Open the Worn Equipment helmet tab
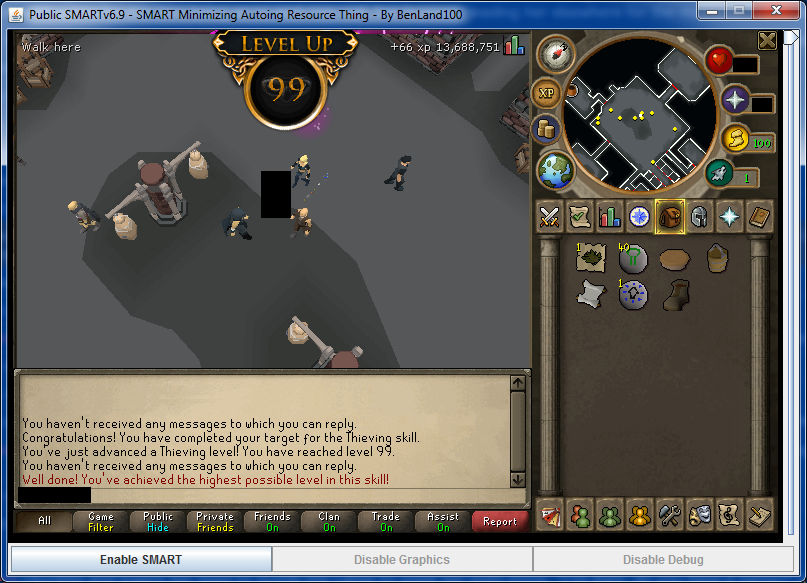Viewport: 807px width, 583px height. point(698,216)
